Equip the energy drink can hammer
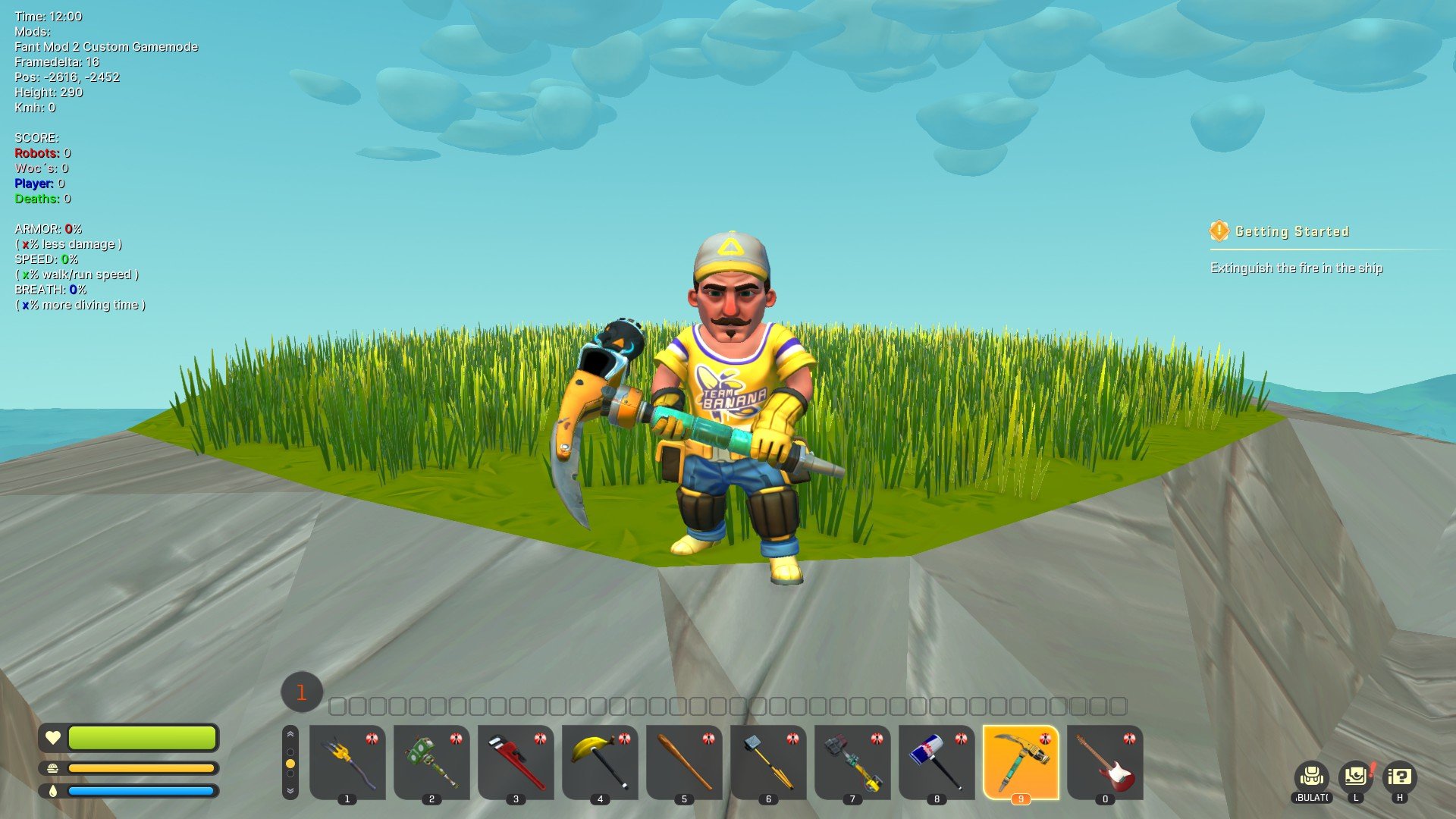 937,761
